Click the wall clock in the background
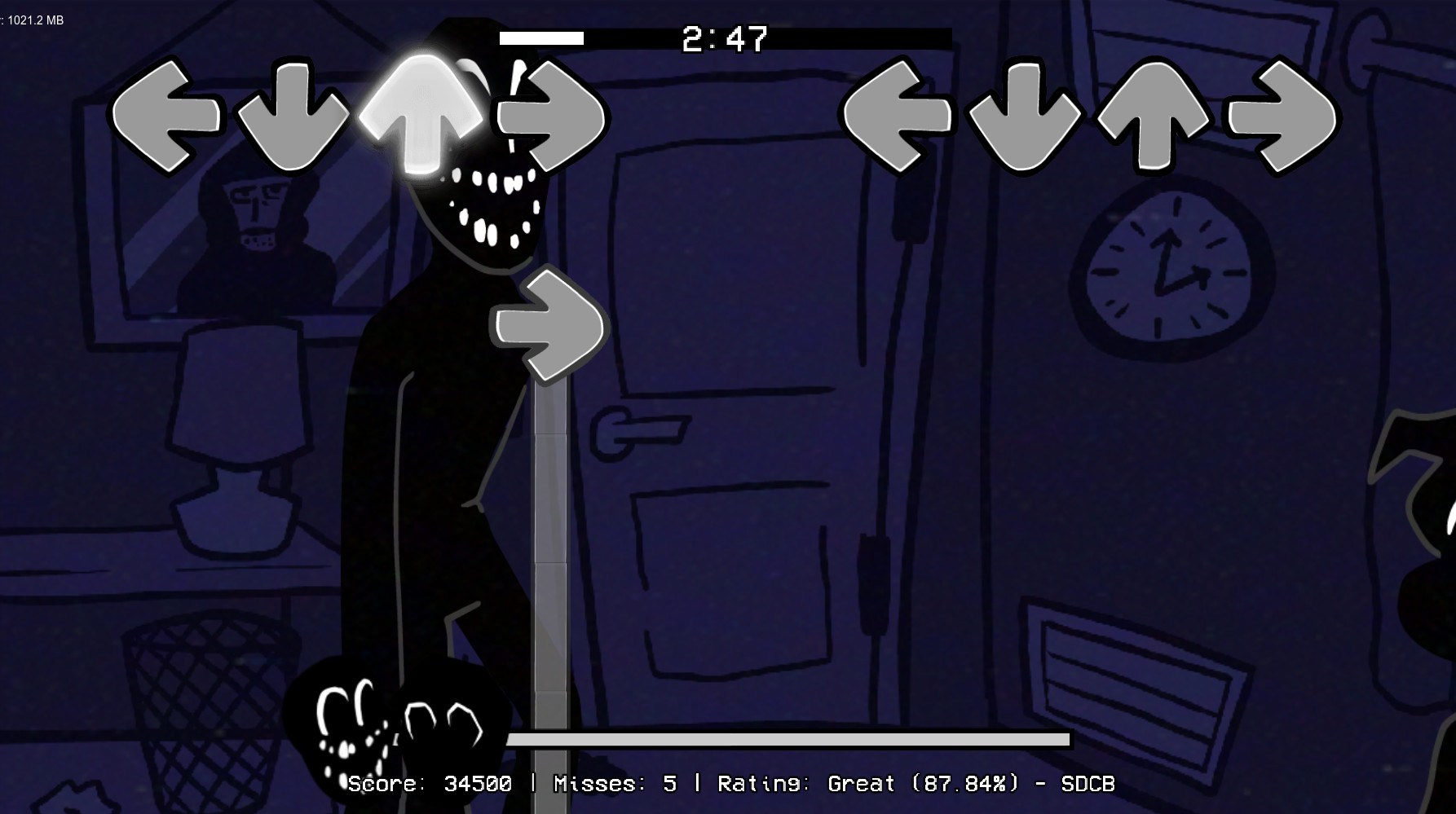 [x=1165, y=267]
